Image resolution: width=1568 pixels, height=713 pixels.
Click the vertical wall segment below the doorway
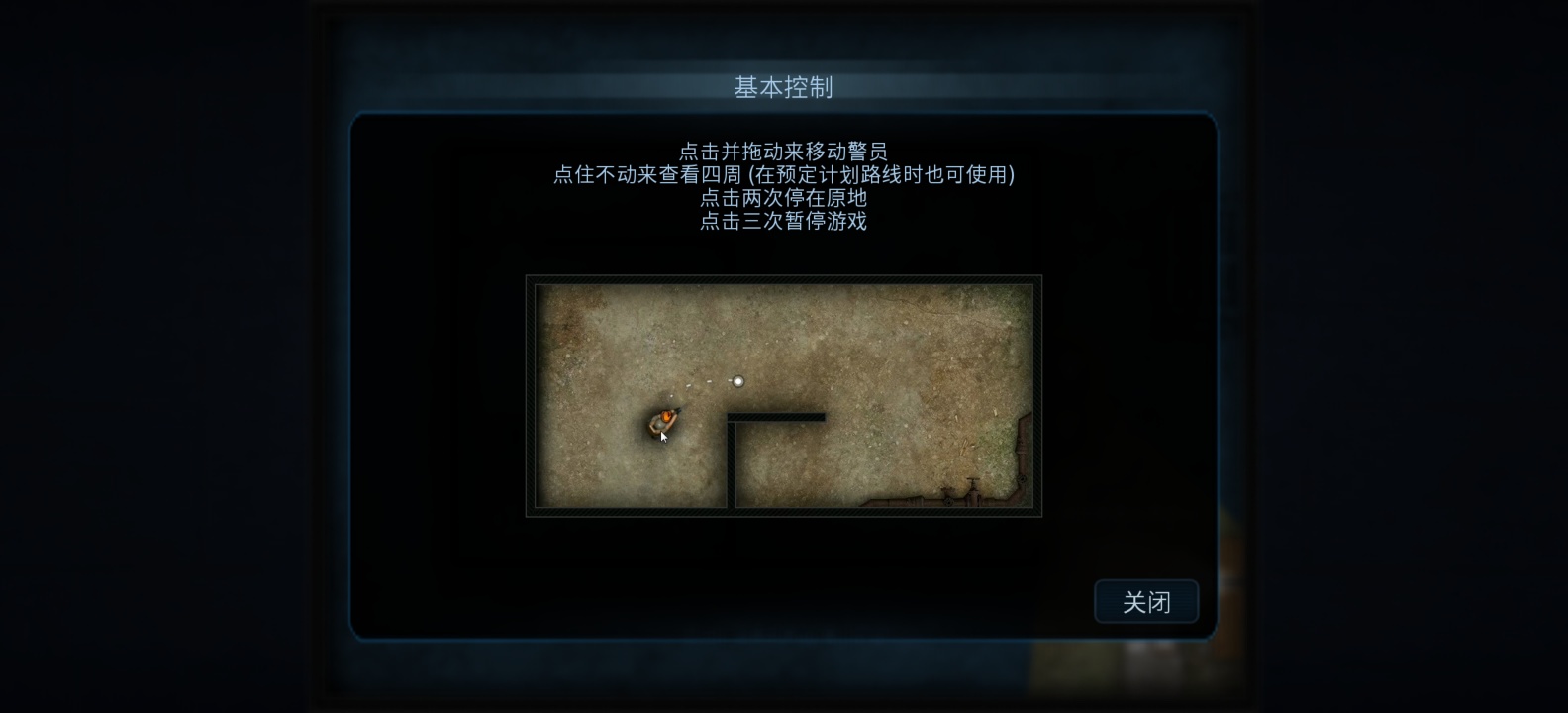(732, 465)
